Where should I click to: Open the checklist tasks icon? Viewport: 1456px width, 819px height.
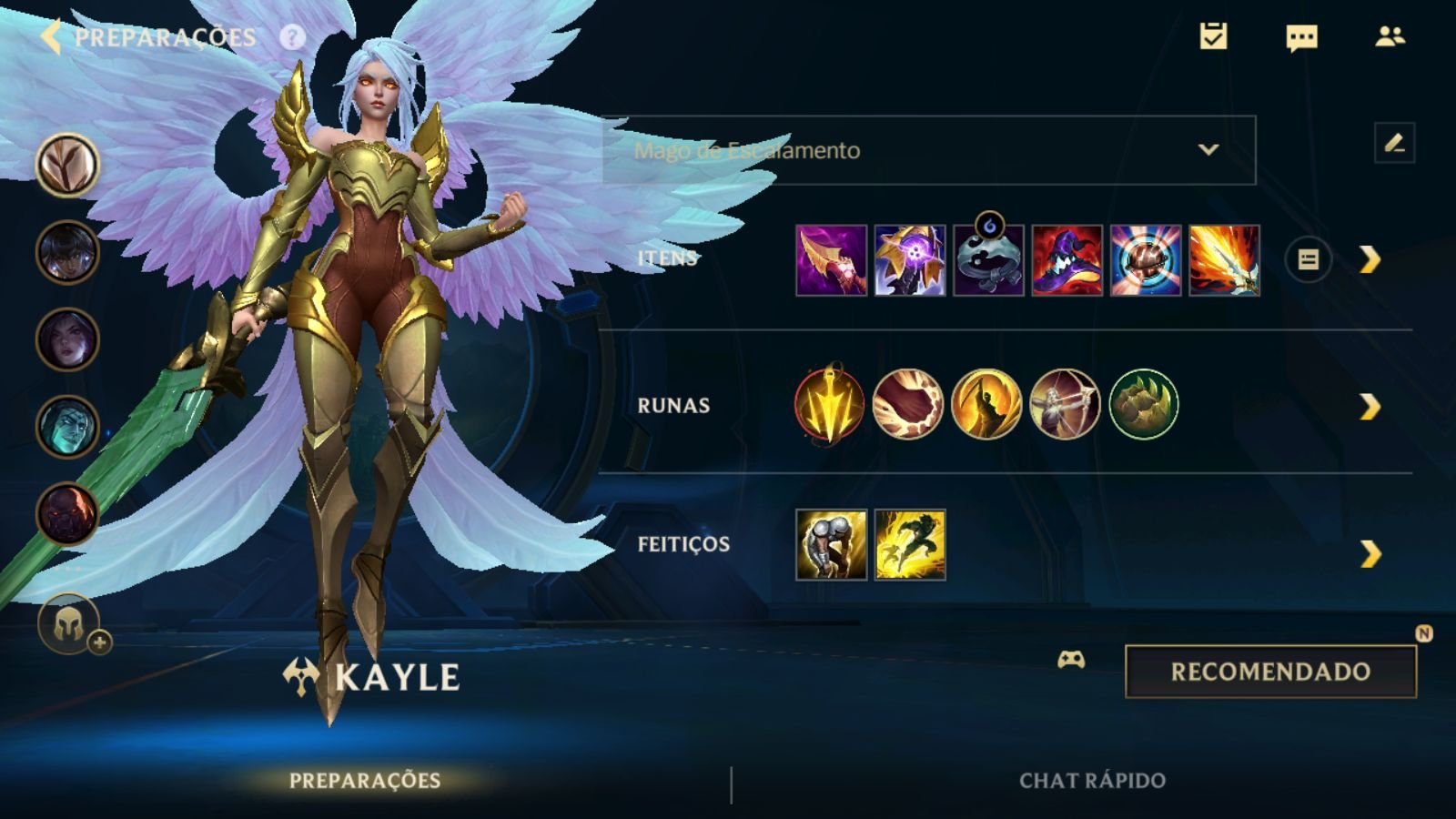(1213, 36)
